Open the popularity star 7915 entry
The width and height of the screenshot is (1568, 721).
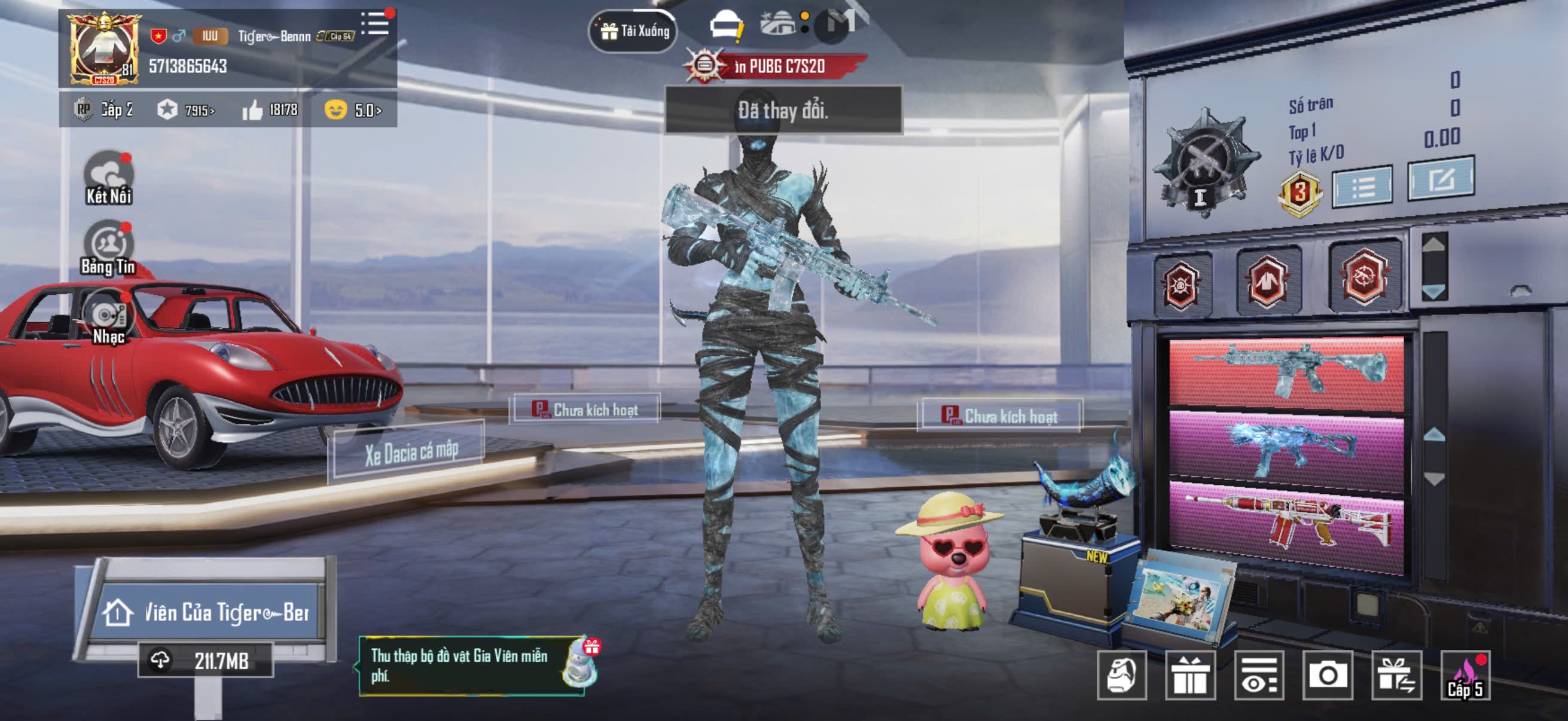[186, 110]
